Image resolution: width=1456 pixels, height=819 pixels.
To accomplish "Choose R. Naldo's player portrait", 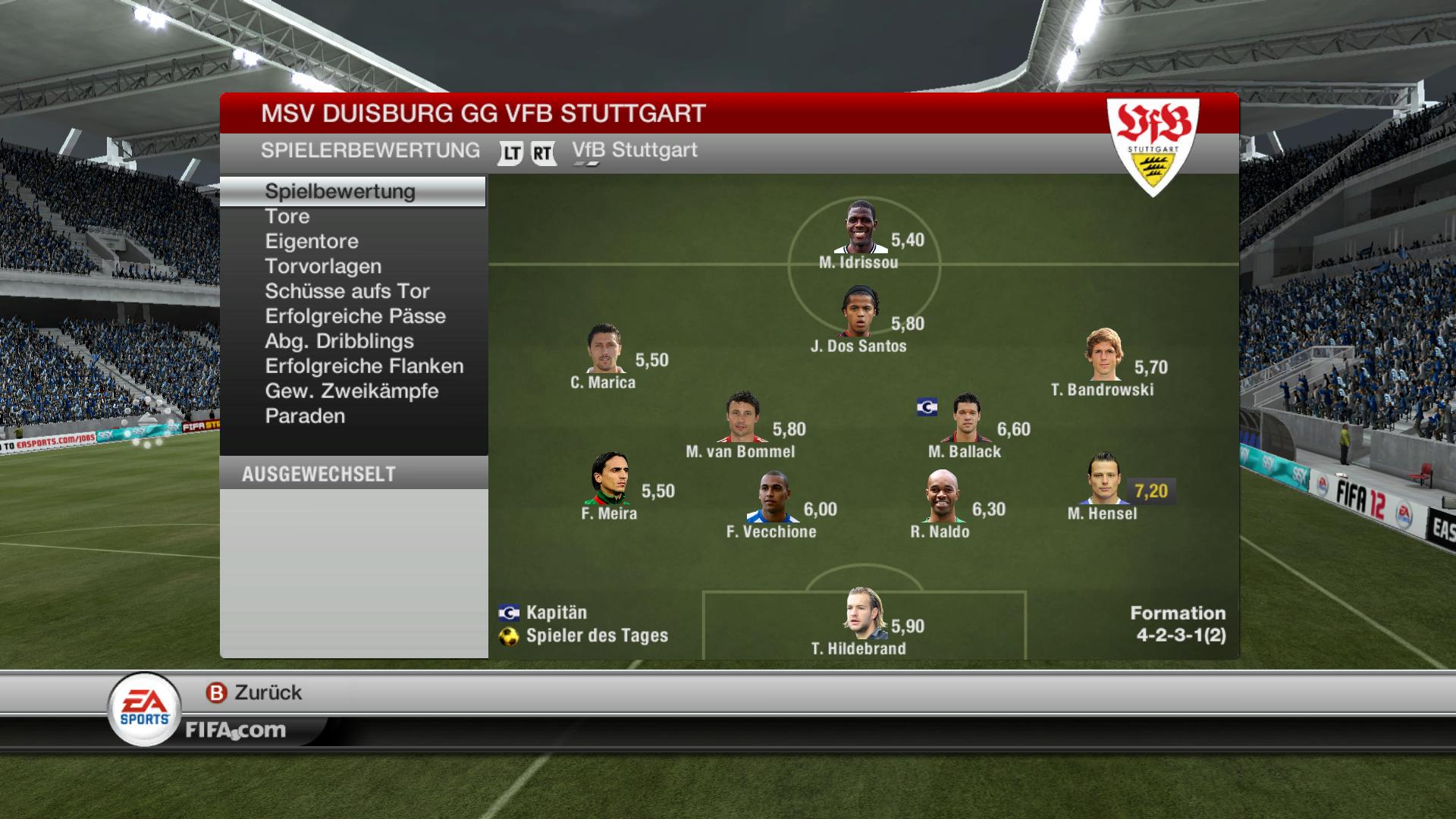I will [x=941, y=497].
